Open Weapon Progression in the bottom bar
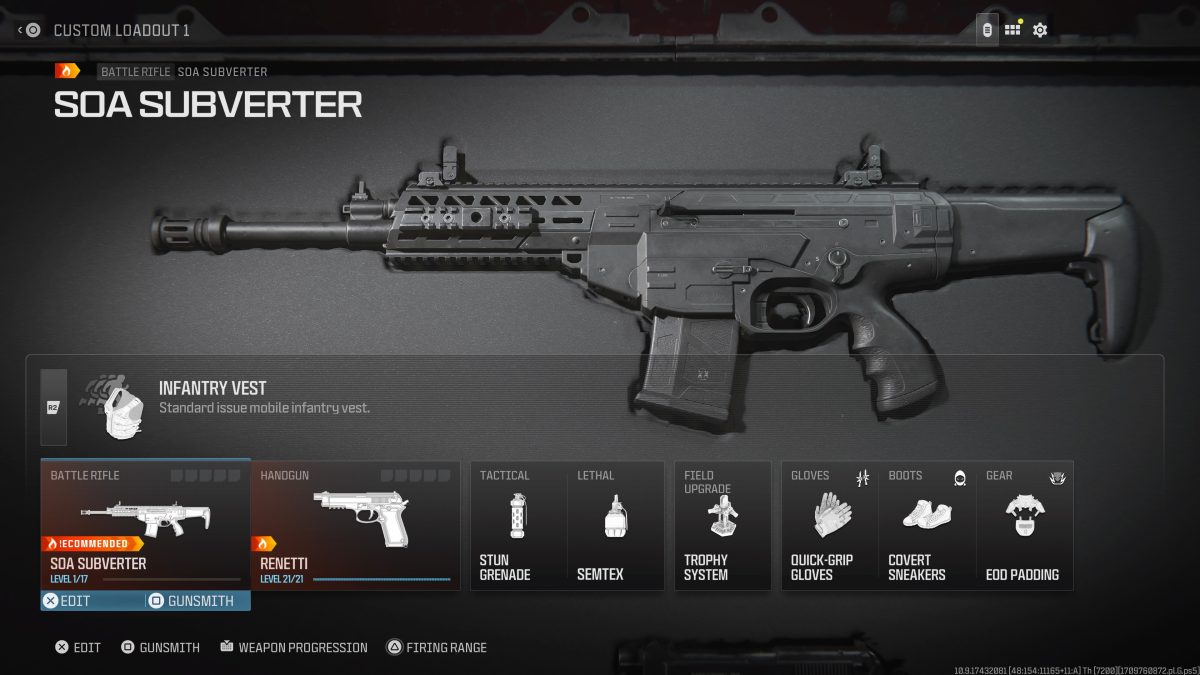This screenshot has height=675, width=1200. [x=294, y=648]
